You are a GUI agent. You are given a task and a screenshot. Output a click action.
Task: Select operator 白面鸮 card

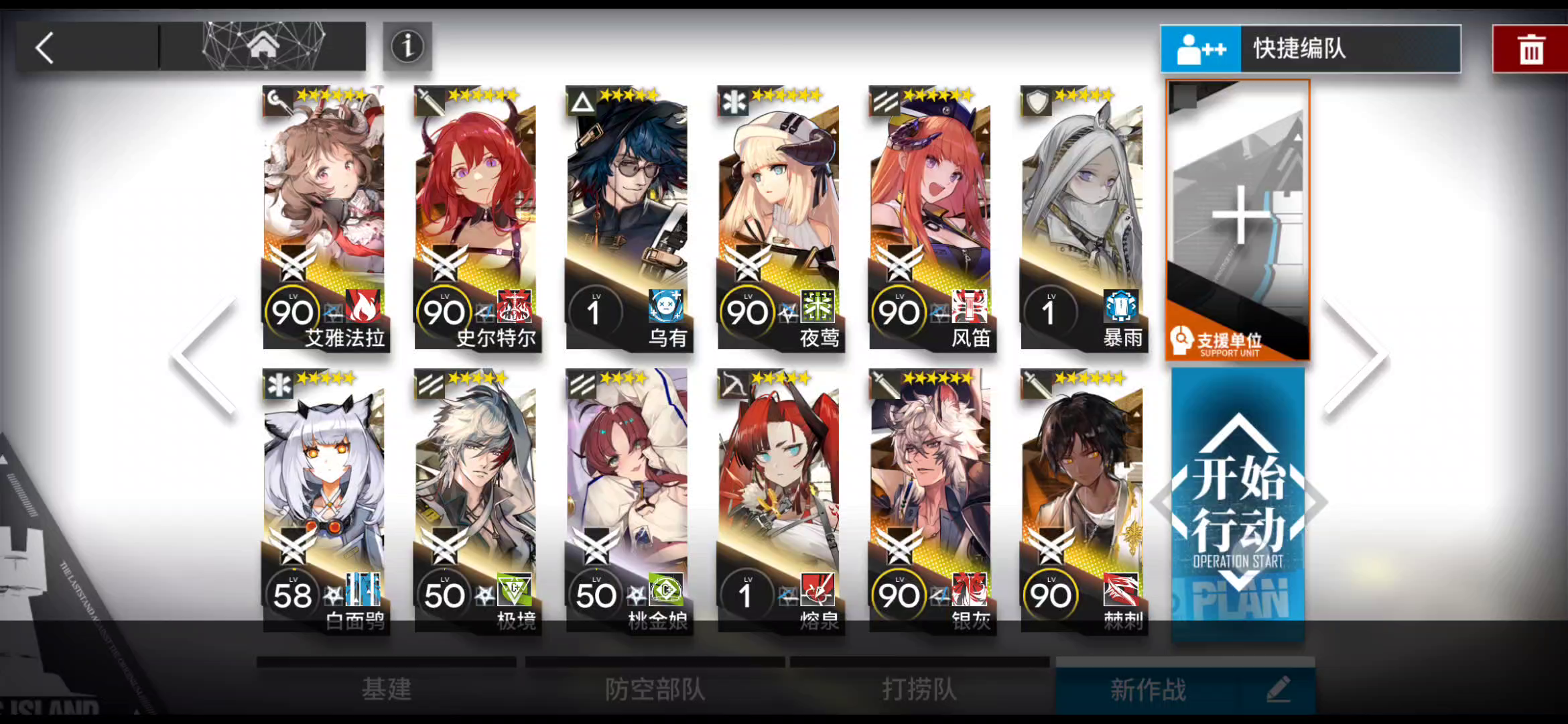click(x=325, y=501)
